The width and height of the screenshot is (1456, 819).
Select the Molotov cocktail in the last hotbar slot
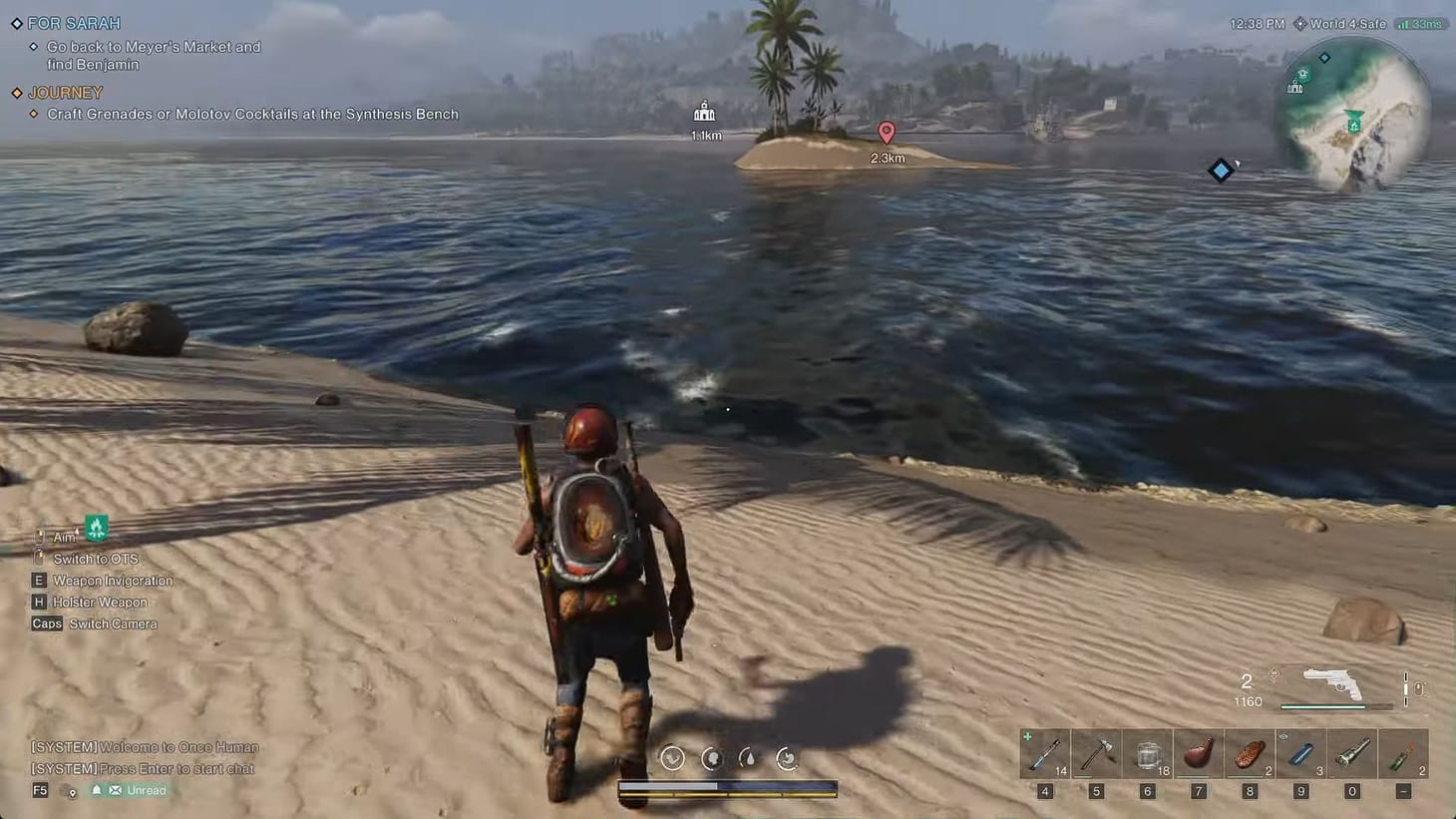tap(1403, 754)
